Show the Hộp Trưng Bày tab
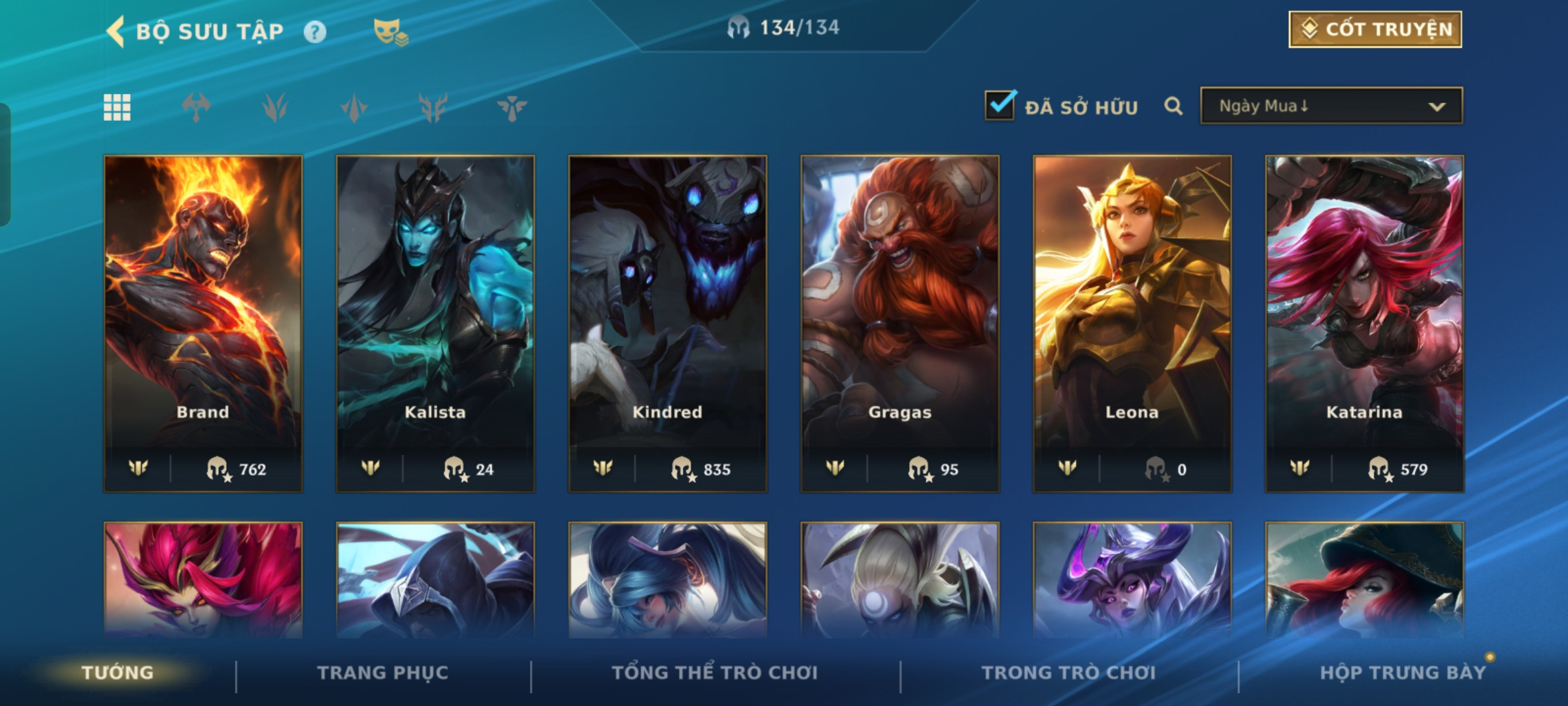 tap(1403, 673)
